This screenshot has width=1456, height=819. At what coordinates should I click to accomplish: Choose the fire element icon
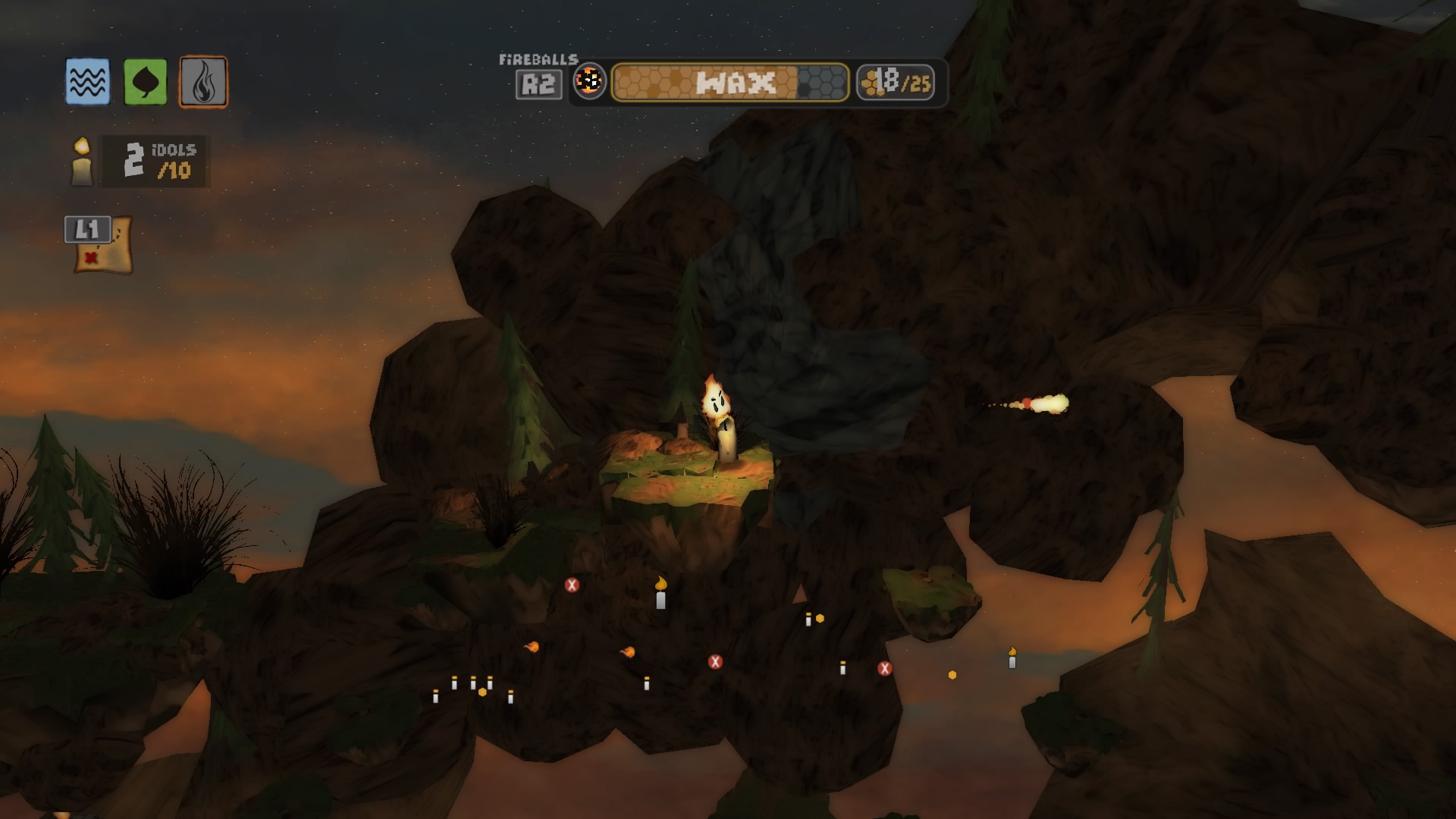pyautogui.click(x=203, y=82)
